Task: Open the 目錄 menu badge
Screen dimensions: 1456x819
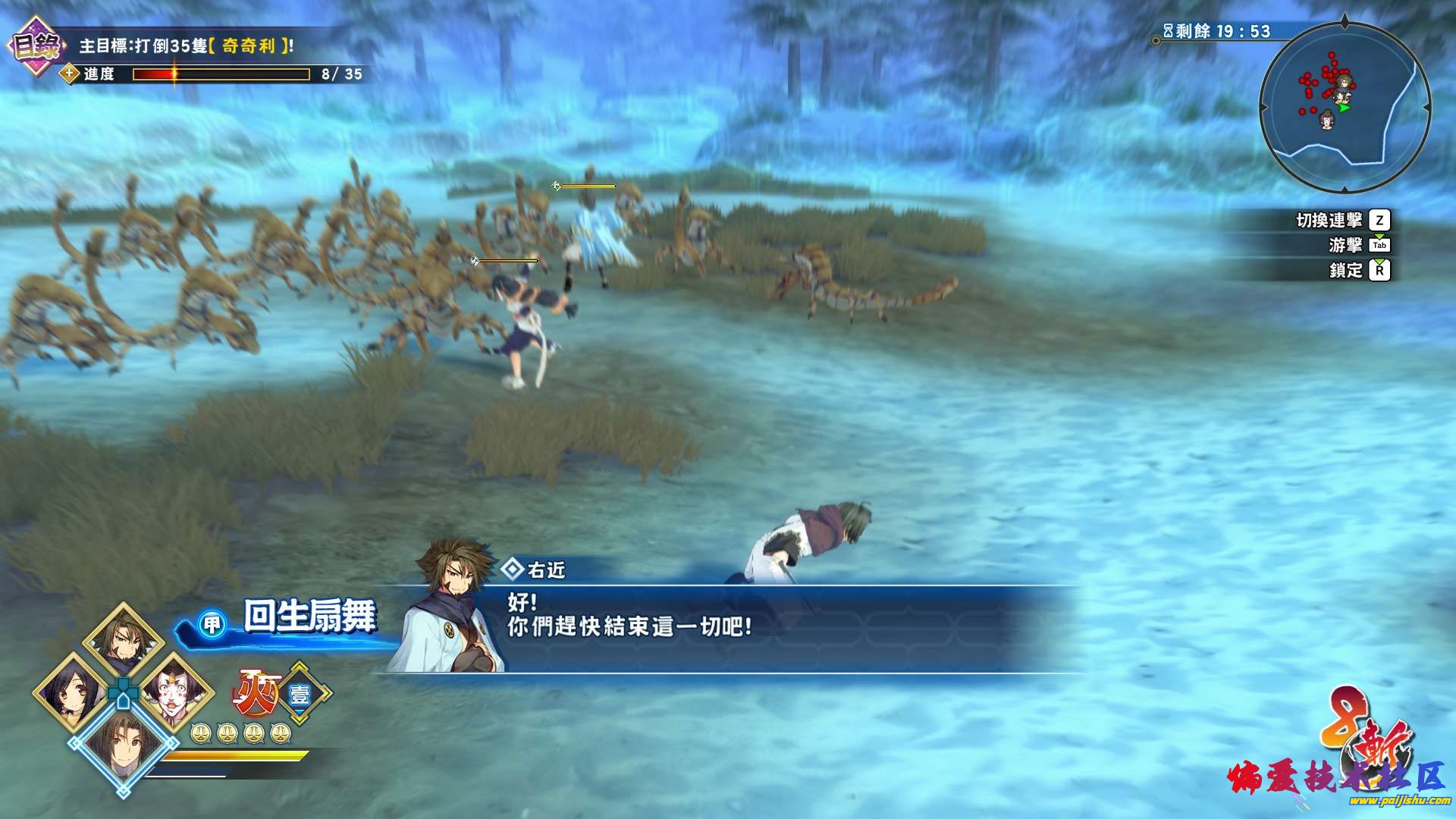Action: click(35, 47)
